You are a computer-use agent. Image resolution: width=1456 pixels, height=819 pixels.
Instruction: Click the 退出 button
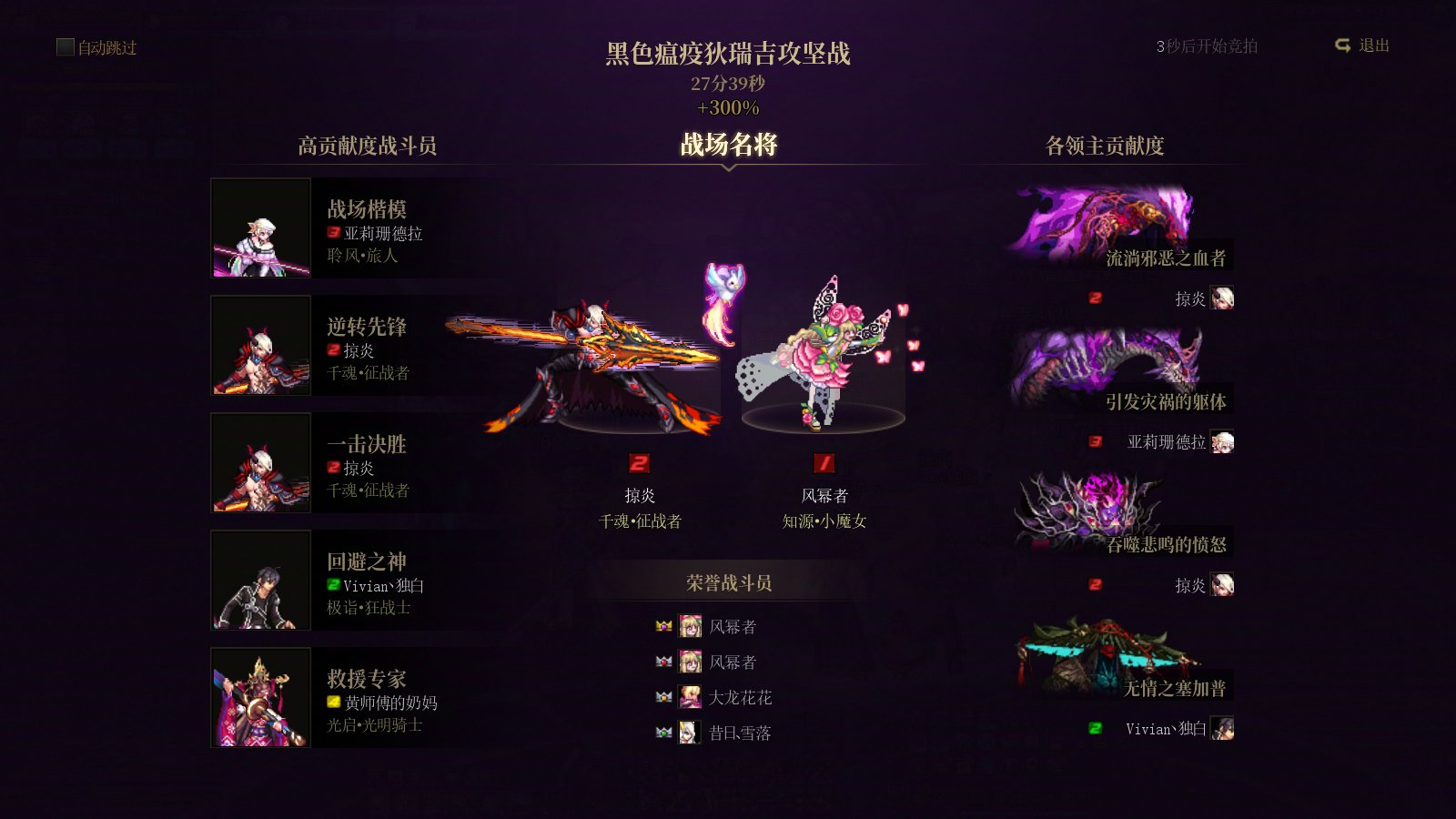1378,45
